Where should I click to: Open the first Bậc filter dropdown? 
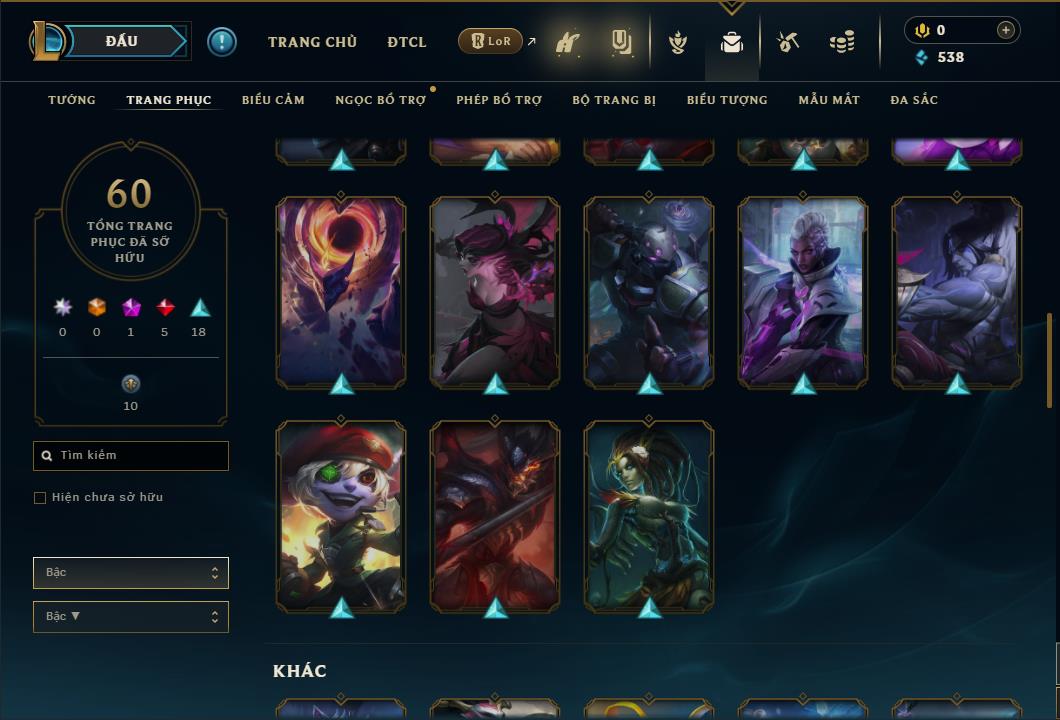pos(131,573)
